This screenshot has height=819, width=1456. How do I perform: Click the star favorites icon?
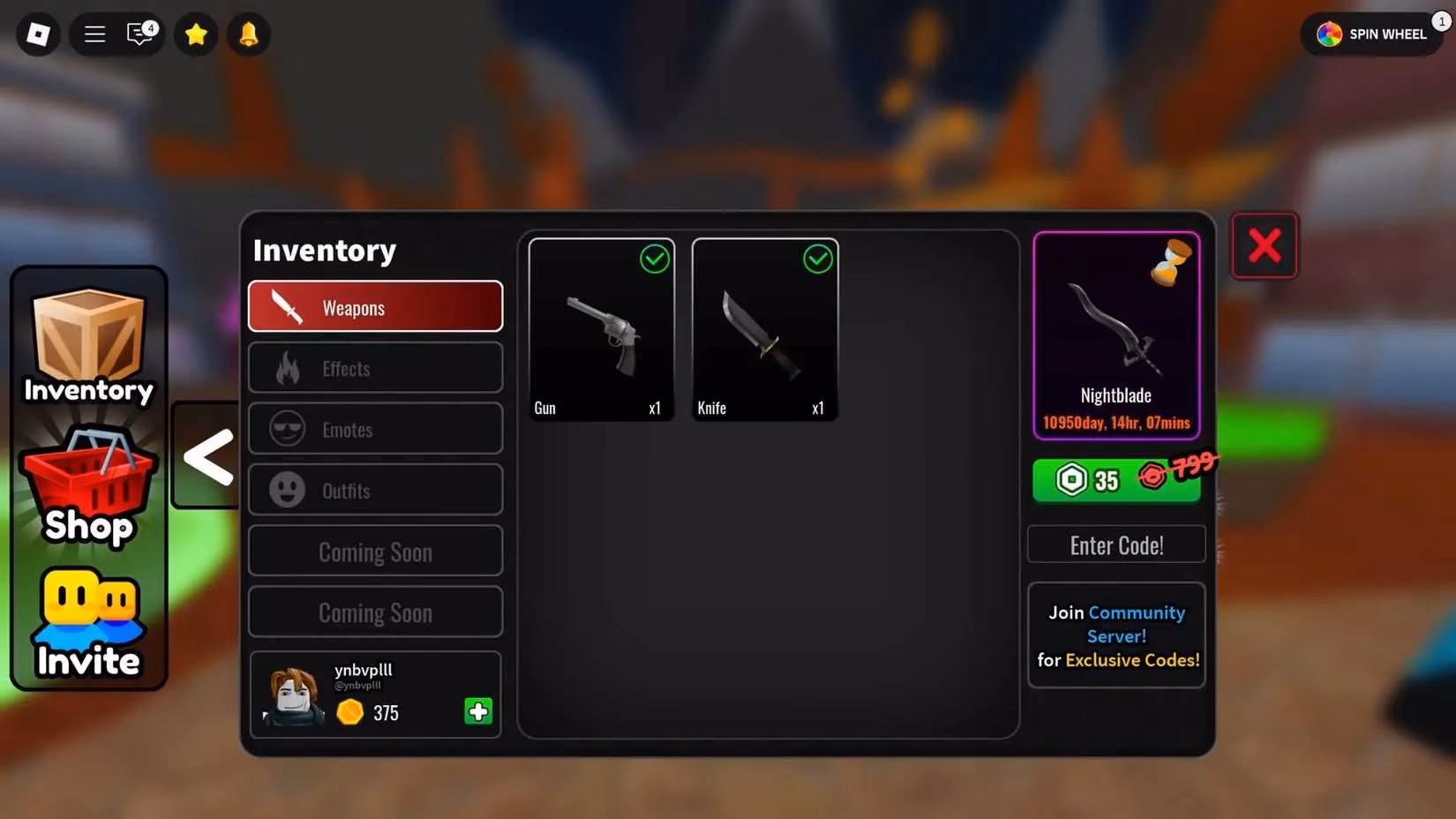[x=196, y=34]
